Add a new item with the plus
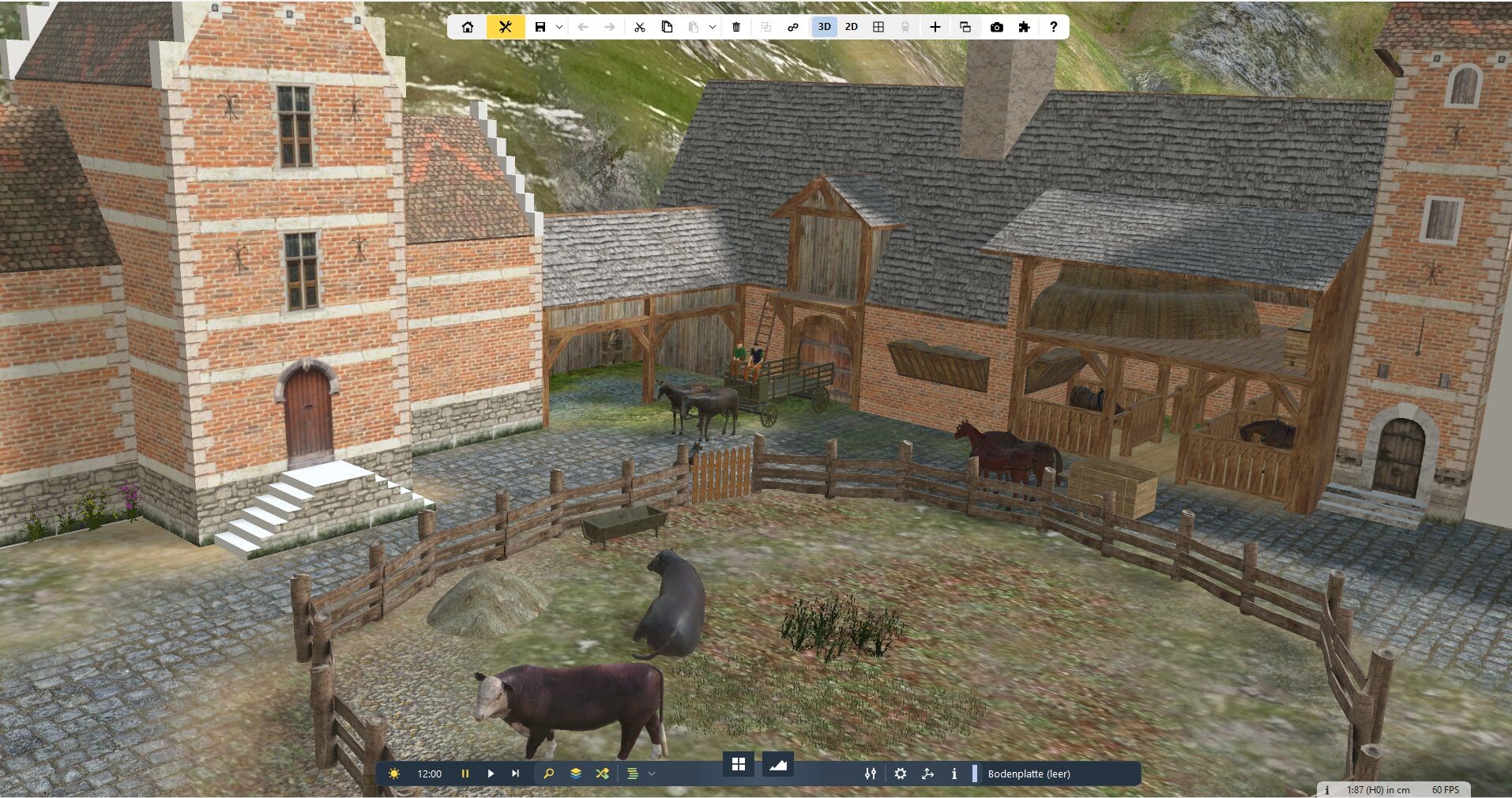This screenshot has height=798, width=1512. click(935, 27)
